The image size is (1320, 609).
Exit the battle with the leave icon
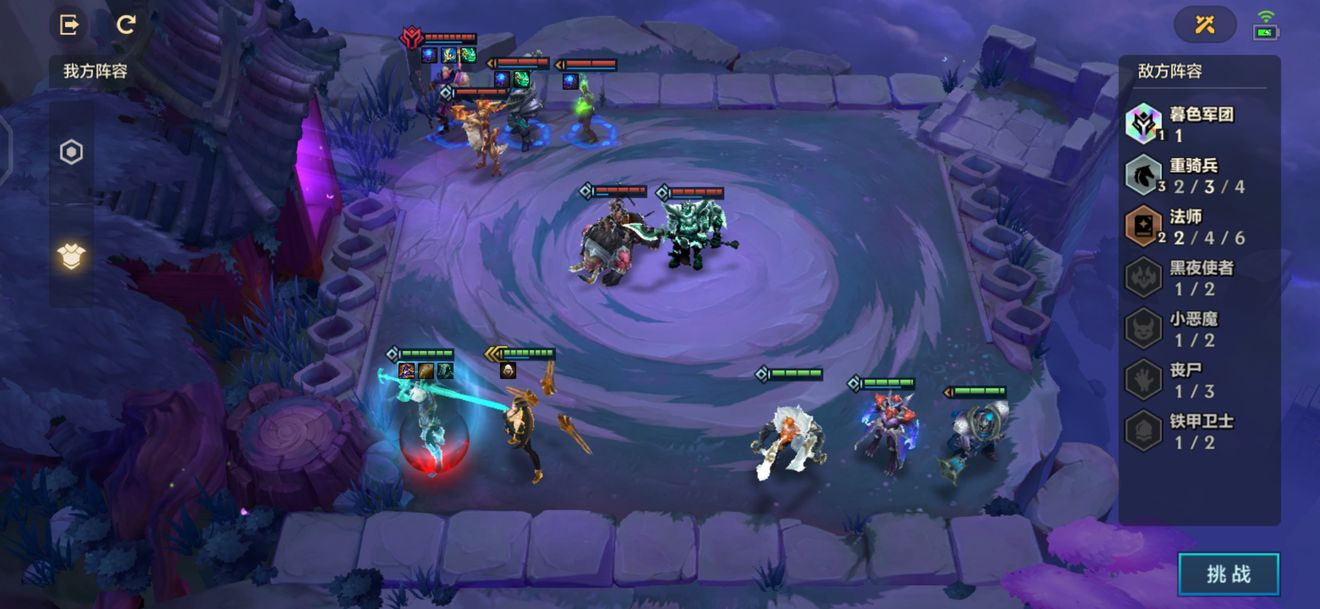pos(70,25)
